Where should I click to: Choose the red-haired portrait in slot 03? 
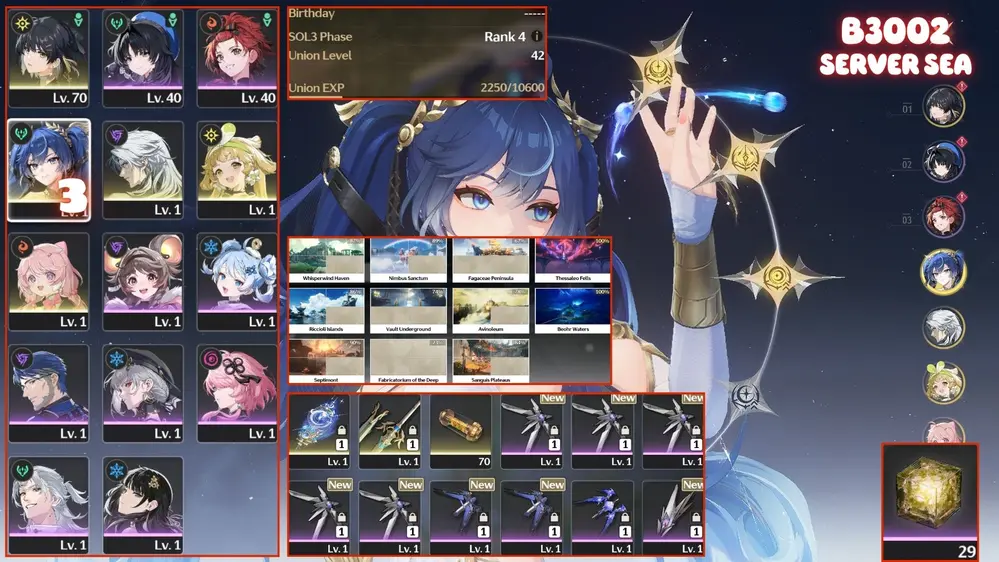943,216
